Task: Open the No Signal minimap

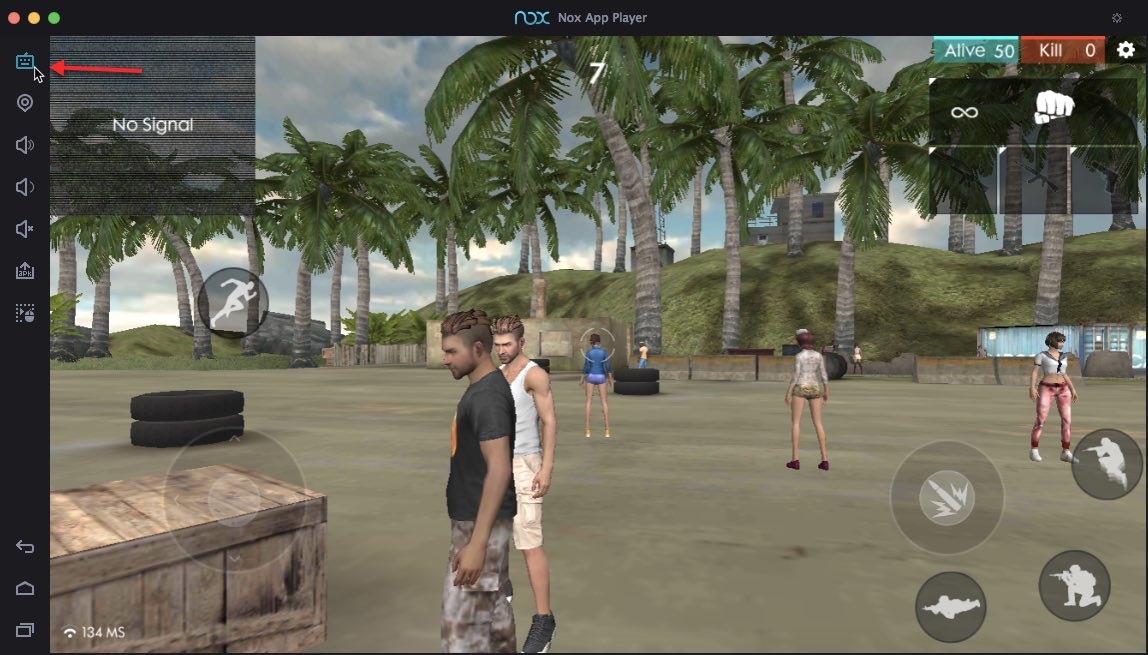Action: click(x=152, y=125)
